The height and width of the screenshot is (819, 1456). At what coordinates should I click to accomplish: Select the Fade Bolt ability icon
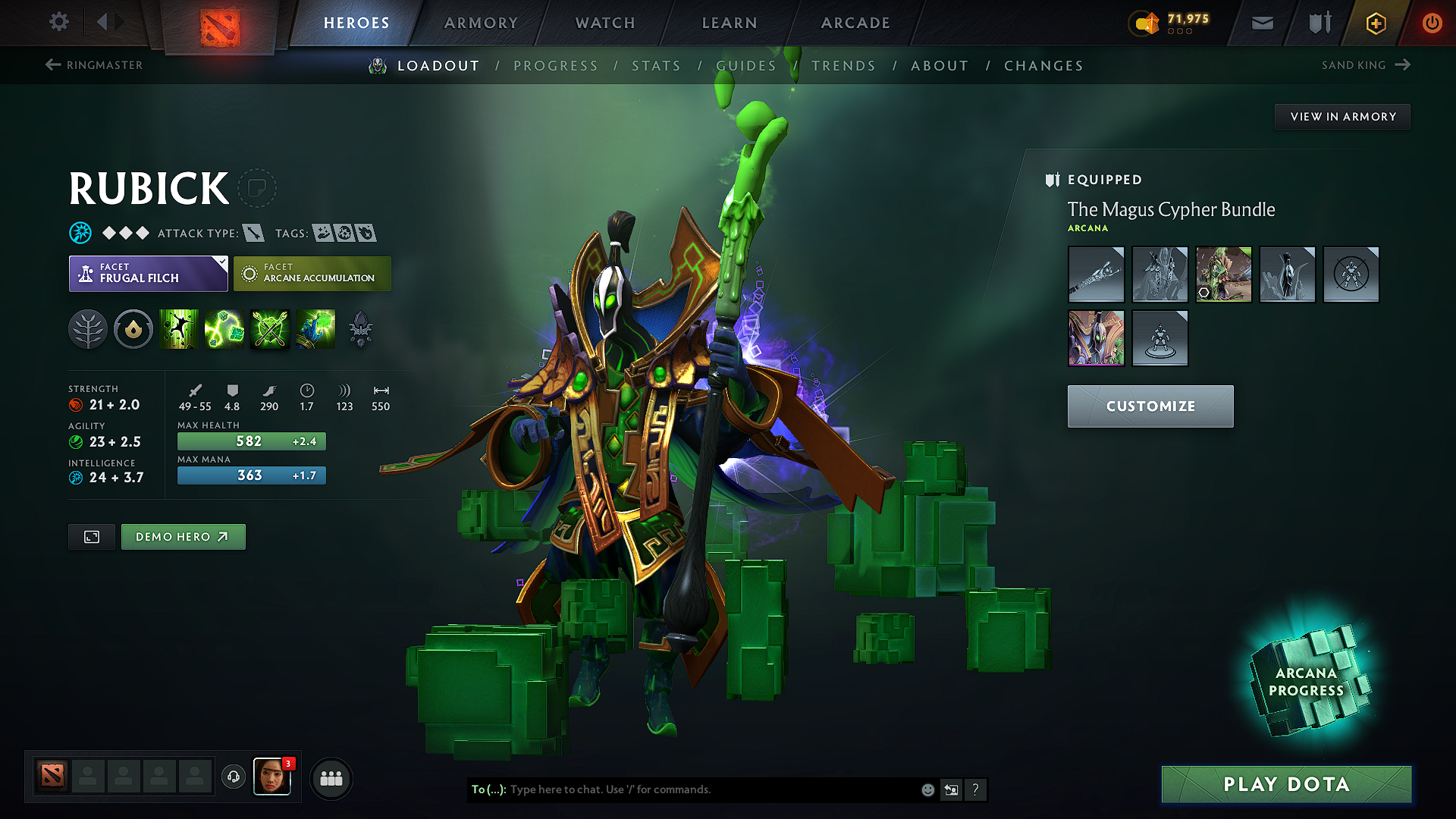[x=224, y=329]
